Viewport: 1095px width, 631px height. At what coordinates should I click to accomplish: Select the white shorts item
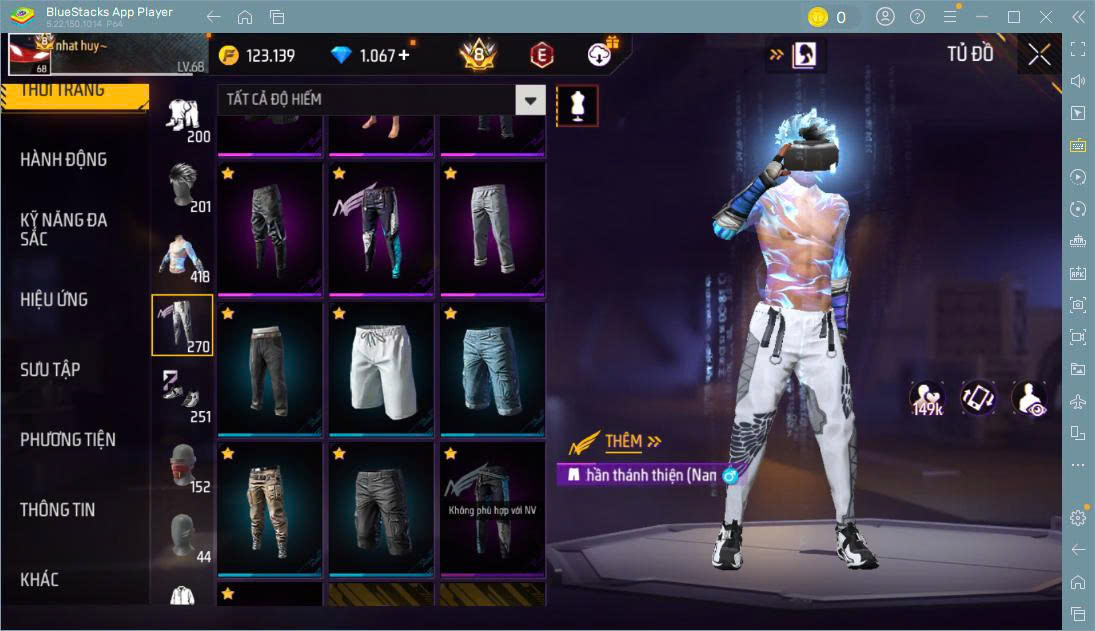click(380, 368)
